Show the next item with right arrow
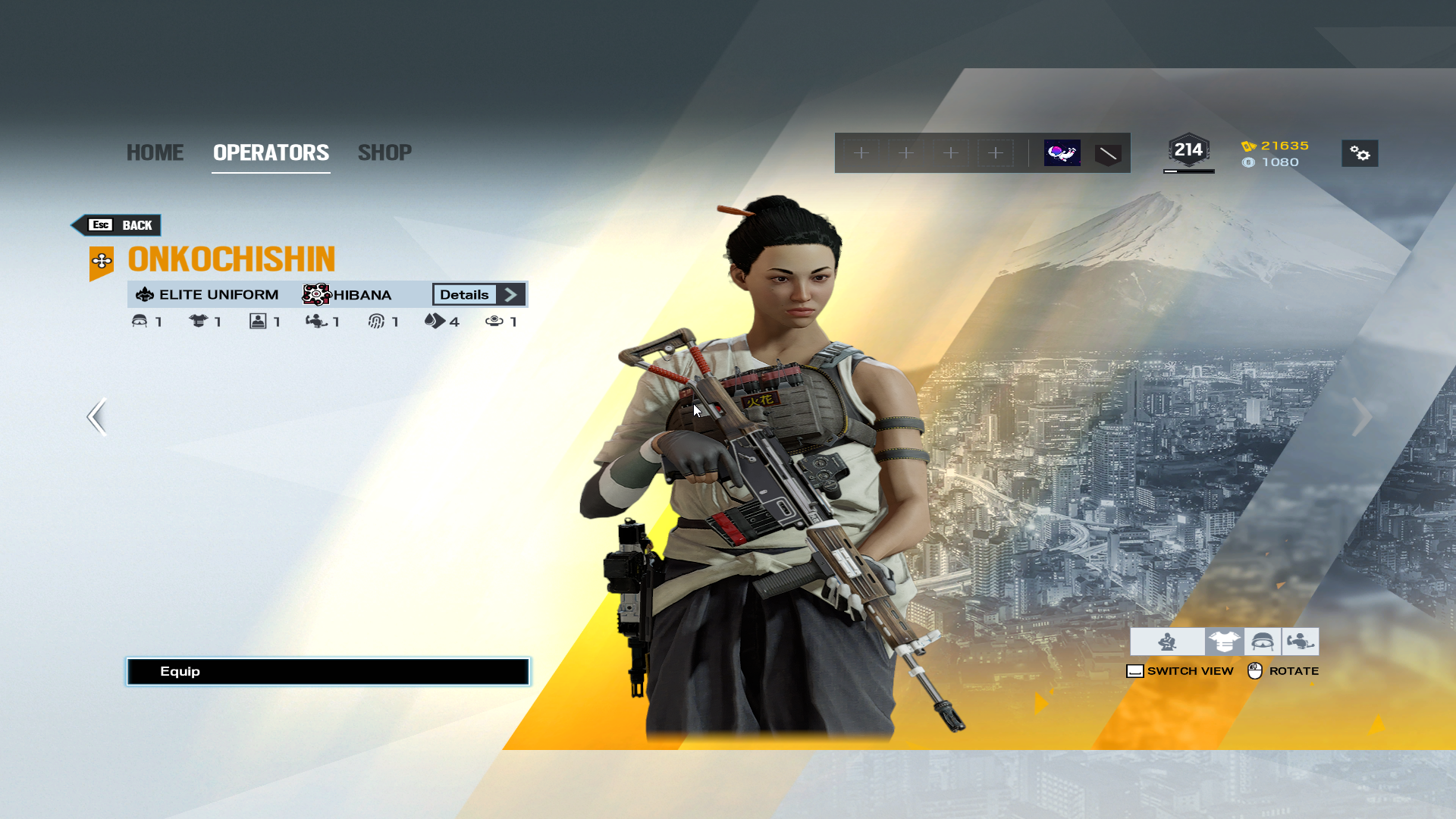Screen dimensions: 1456x819 [x=1361, y=416]
